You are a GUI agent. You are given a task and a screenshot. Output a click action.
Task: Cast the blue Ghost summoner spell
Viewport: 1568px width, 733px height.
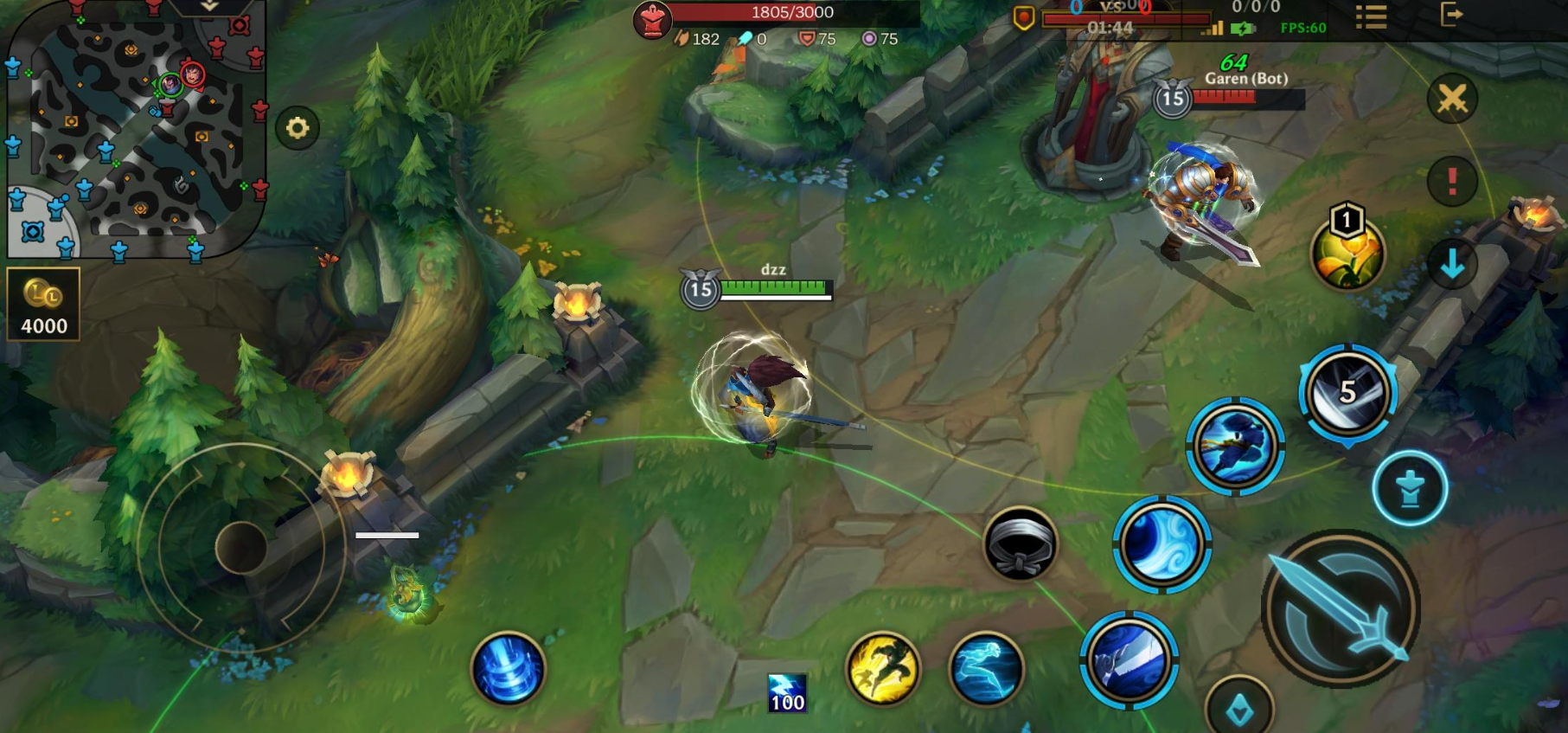tap(986, 668)
